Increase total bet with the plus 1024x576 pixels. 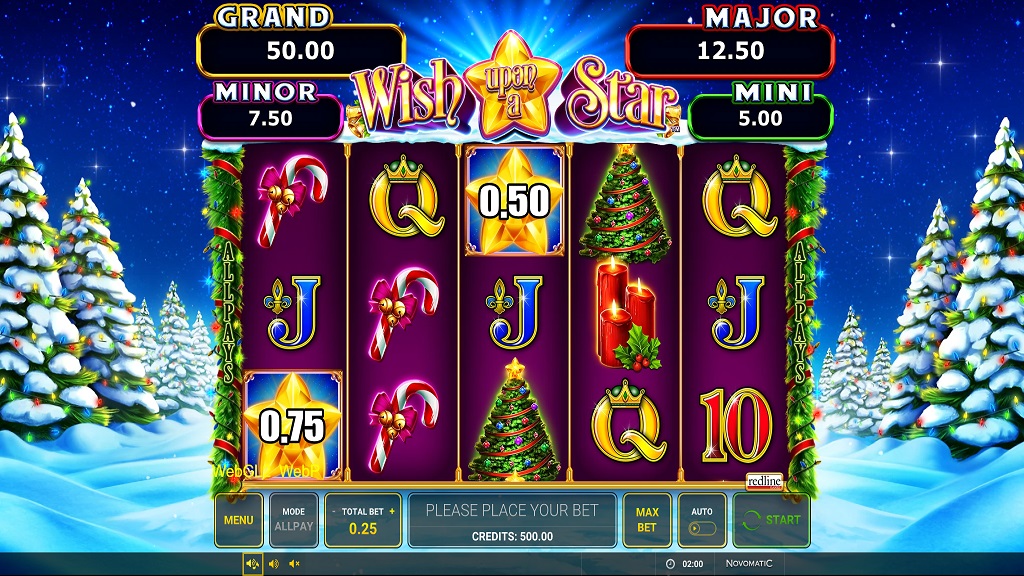(x=392, y=511)
